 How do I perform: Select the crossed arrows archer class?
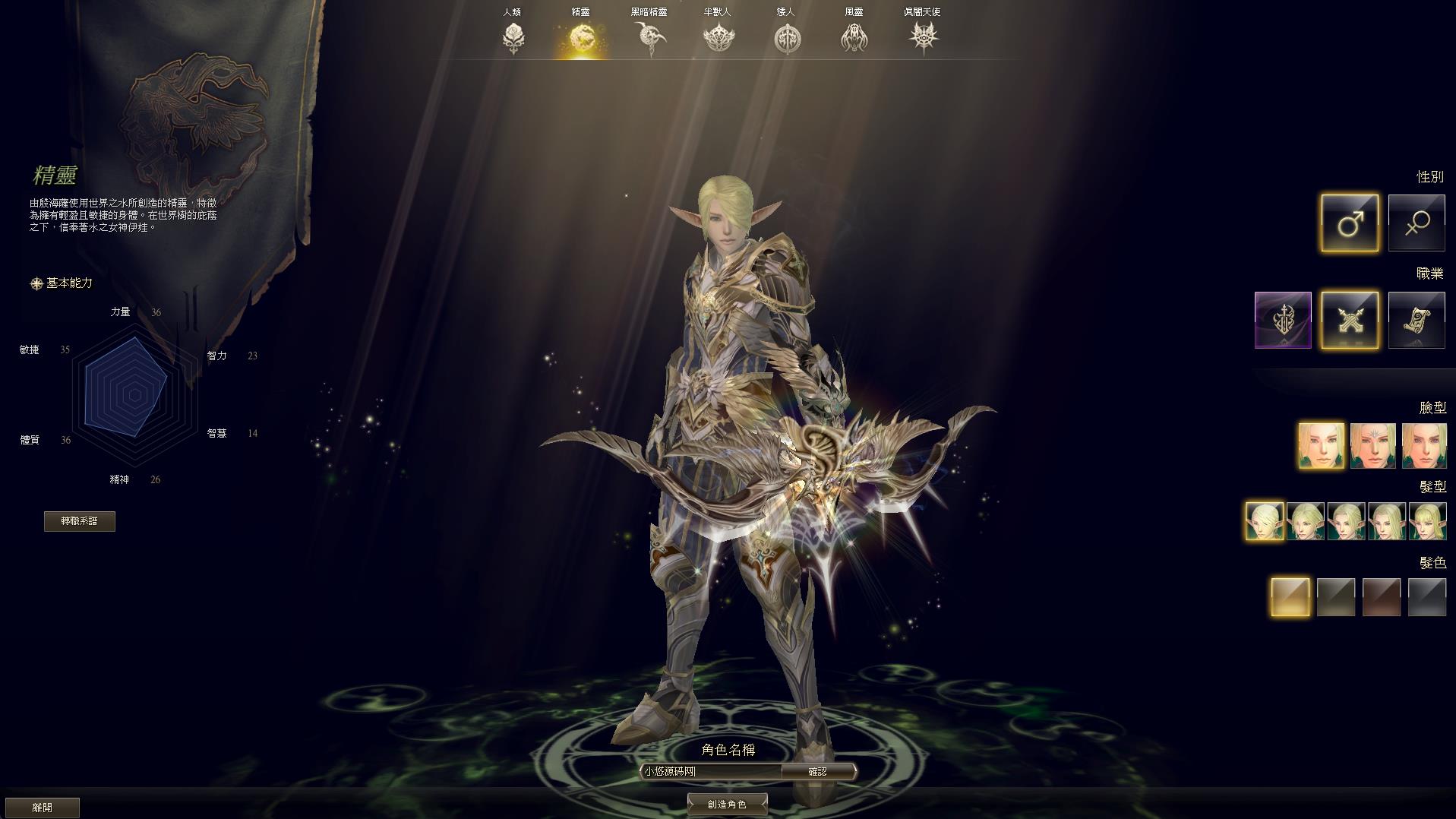pyautogui.click(x=1349, y=320)
